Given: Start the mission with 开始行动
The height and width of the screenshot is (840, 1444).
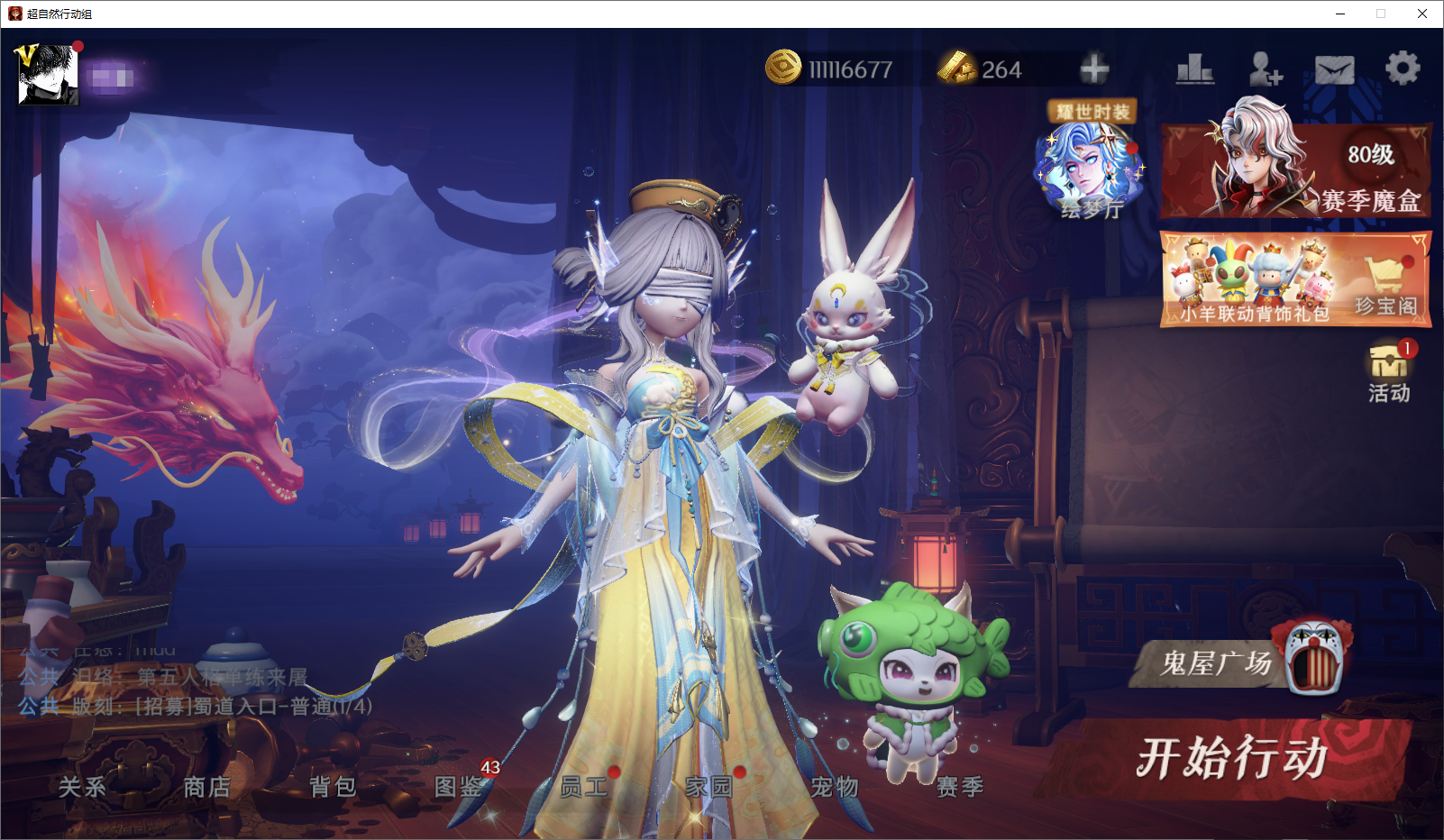Looking at the screenshot, I should pos(1231,758).
